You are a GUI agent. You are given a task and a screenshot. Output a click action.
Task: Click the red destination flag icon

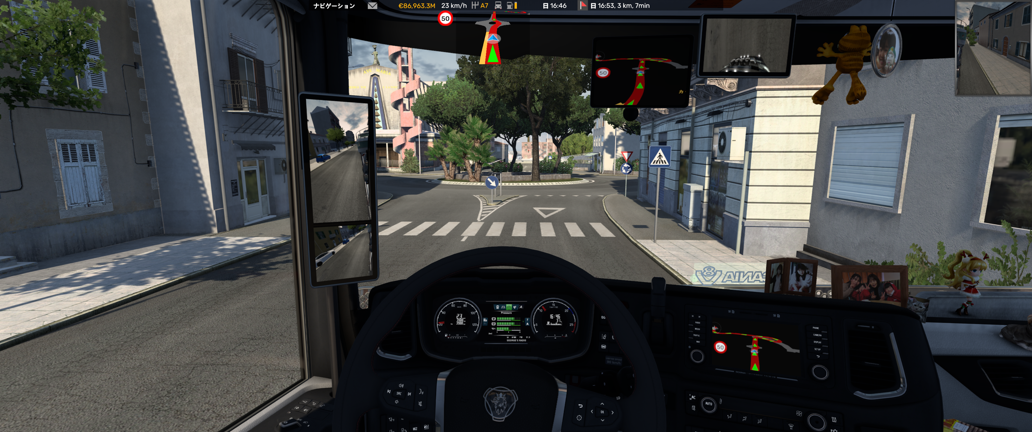coord(583,6)
